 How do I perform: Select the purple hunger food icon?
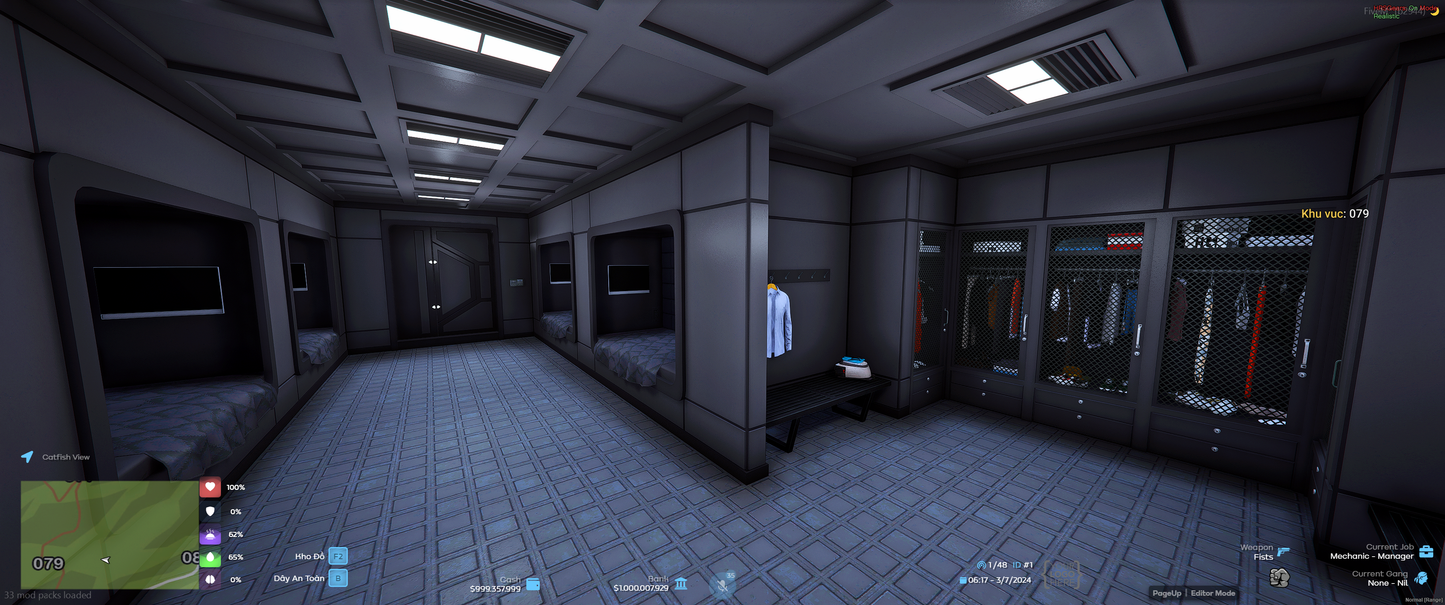[x=210, y=535]
